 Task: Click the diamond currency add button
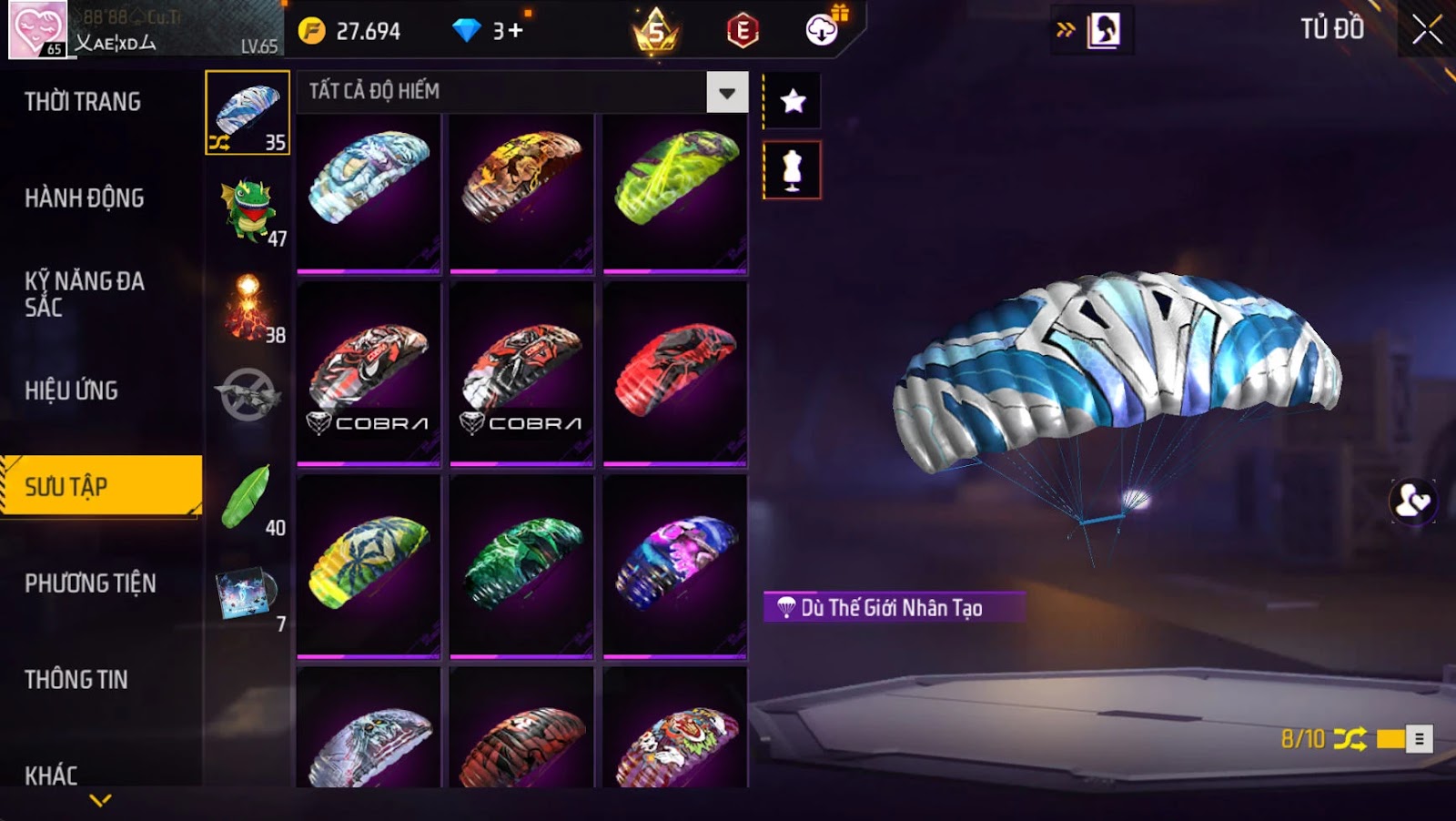pyautogui.click(x=515, y=31)
